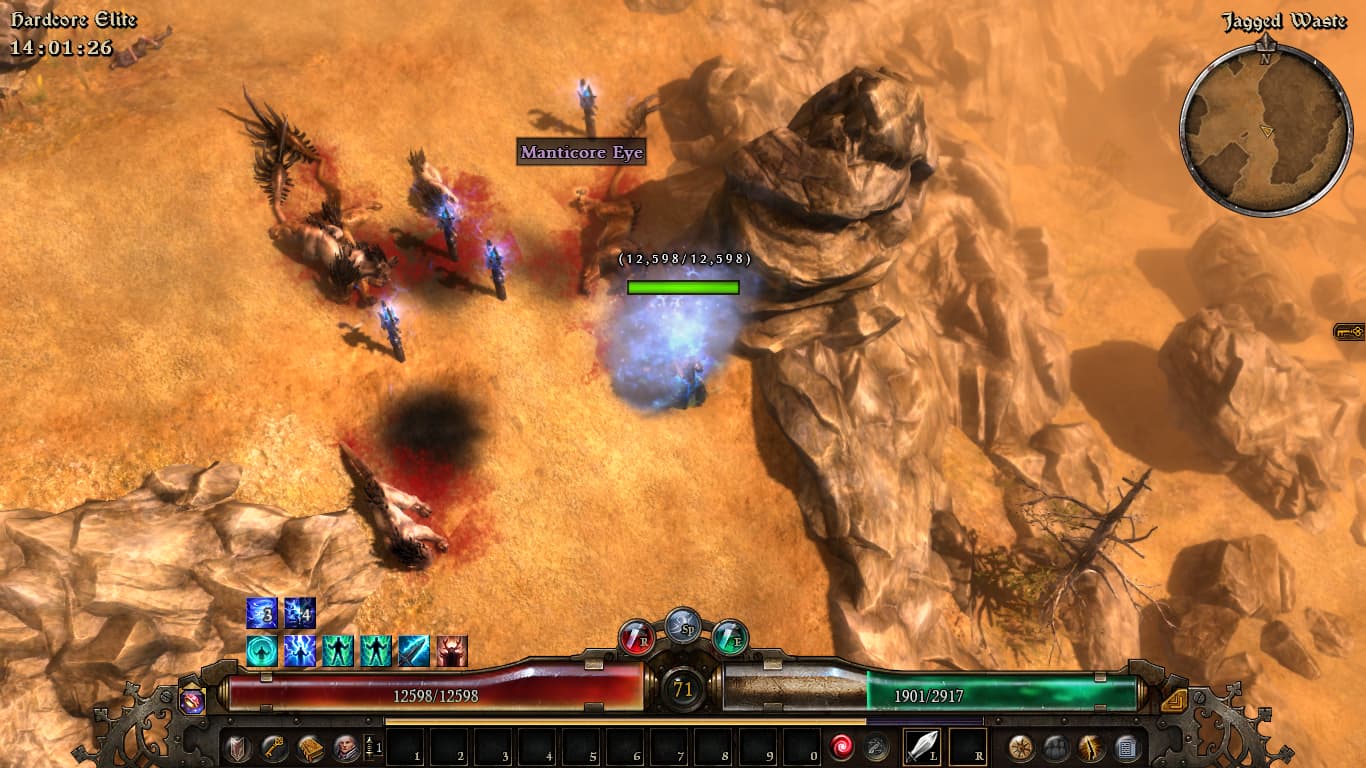
Task: Open the compass map button
Action: point(1021,747)
